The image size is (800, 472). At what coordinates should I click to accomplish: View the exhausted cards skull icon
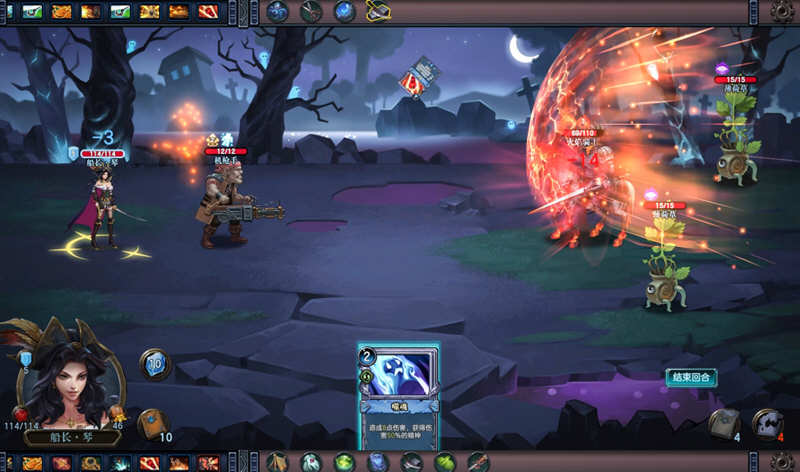[x=766, y=424]
